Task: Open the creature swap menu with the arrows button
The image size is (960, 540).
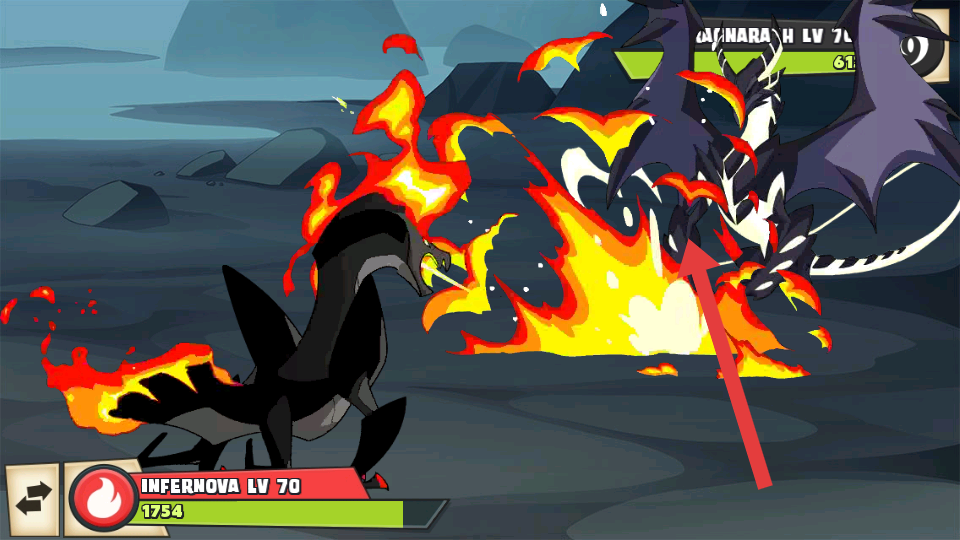Action: pos(31,502)
